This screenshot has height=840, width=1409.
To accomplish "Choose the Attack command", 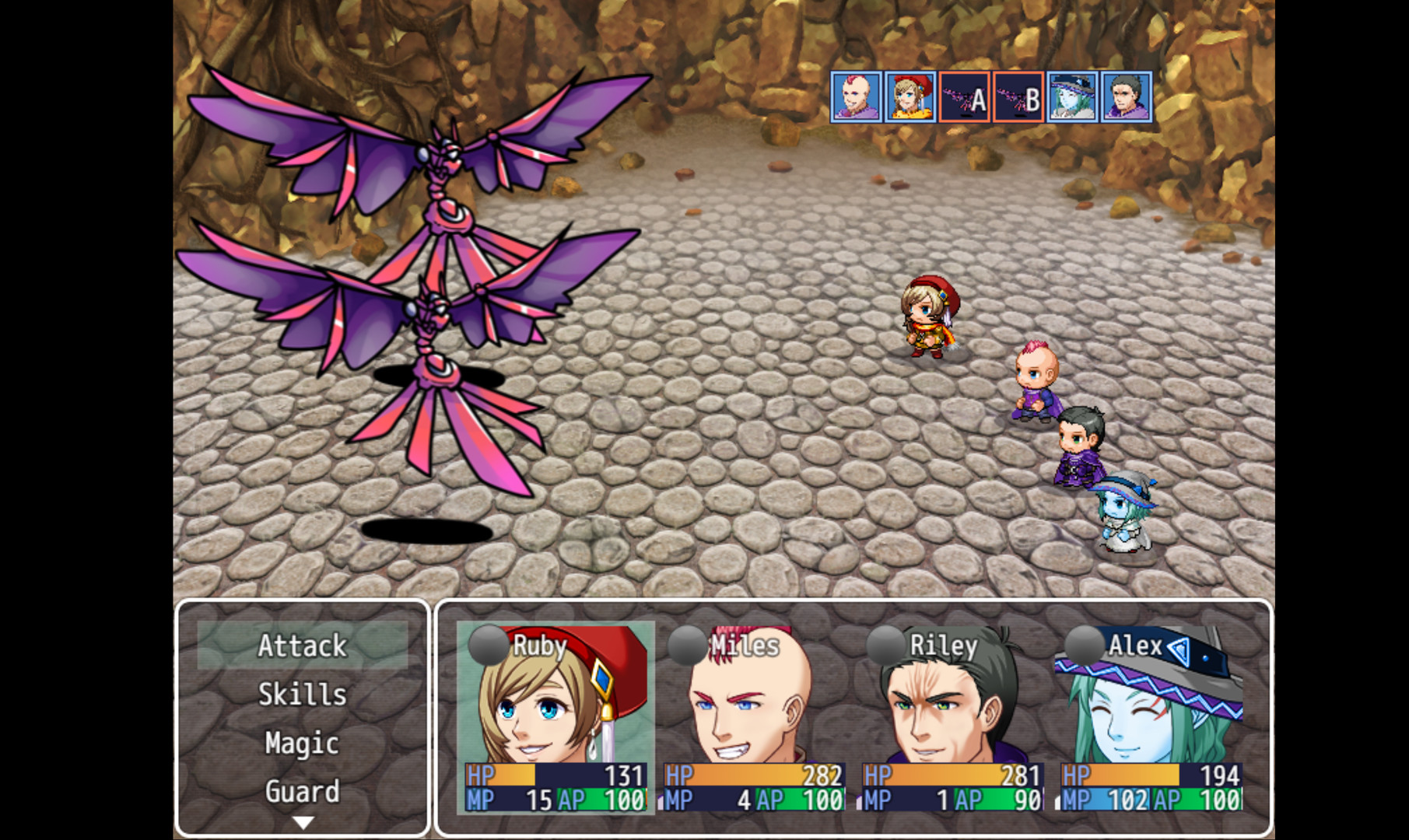I will tap(303, 646).
